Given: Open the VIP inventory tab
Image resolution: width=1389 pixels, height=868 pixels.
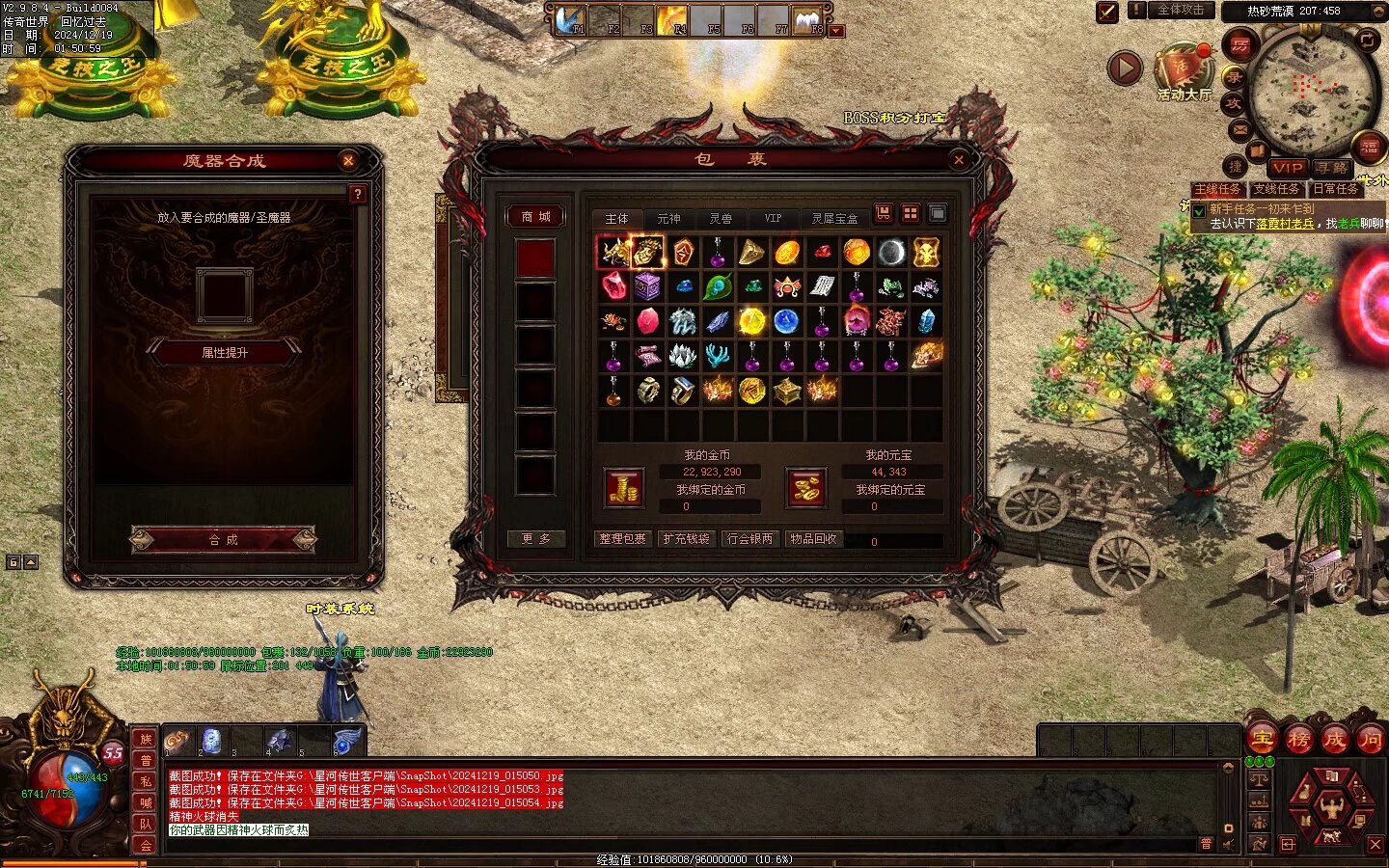Looking at the screenshot, I should point(773,219).
